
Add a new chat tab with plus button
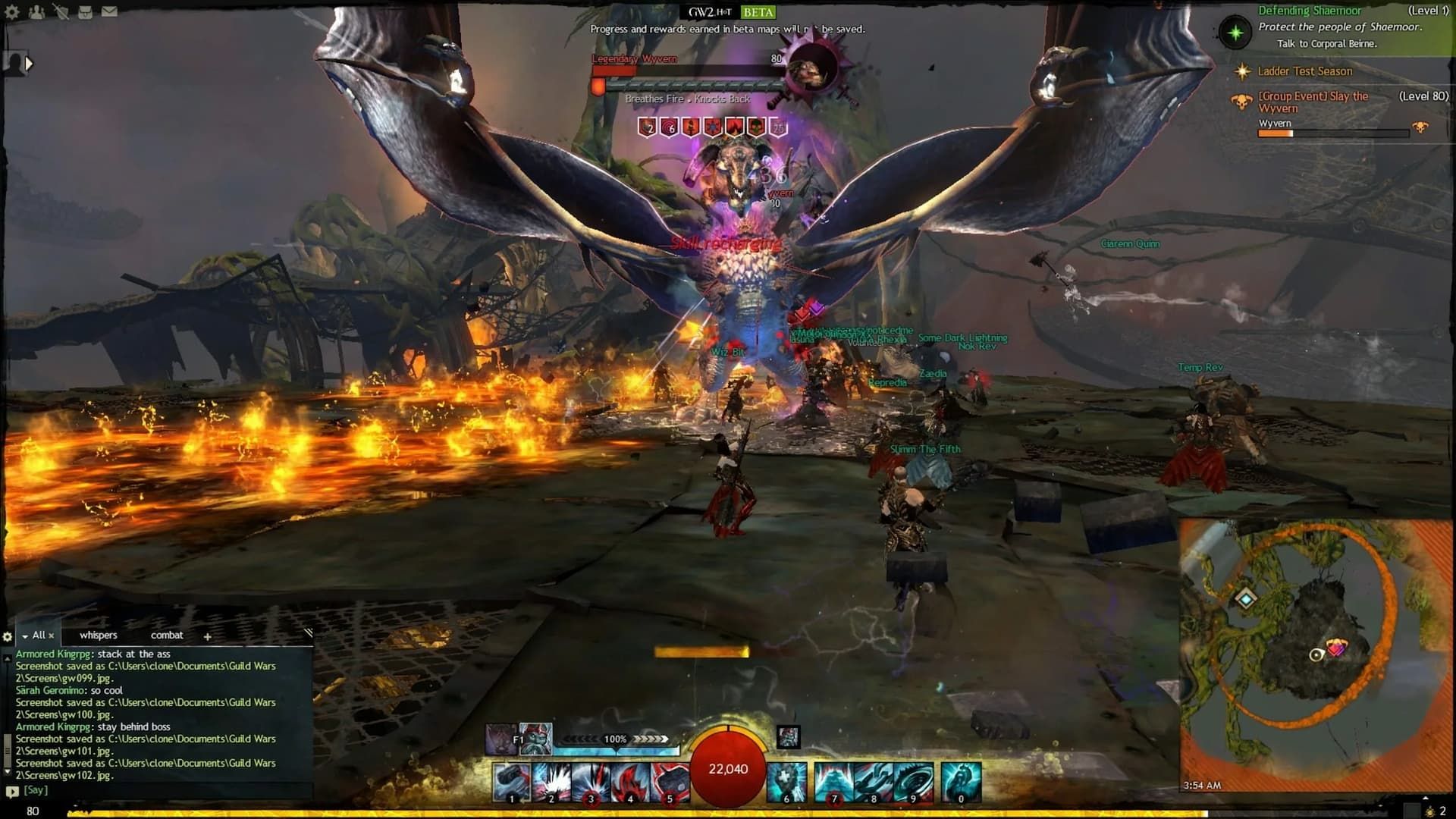tap(208, 636)
